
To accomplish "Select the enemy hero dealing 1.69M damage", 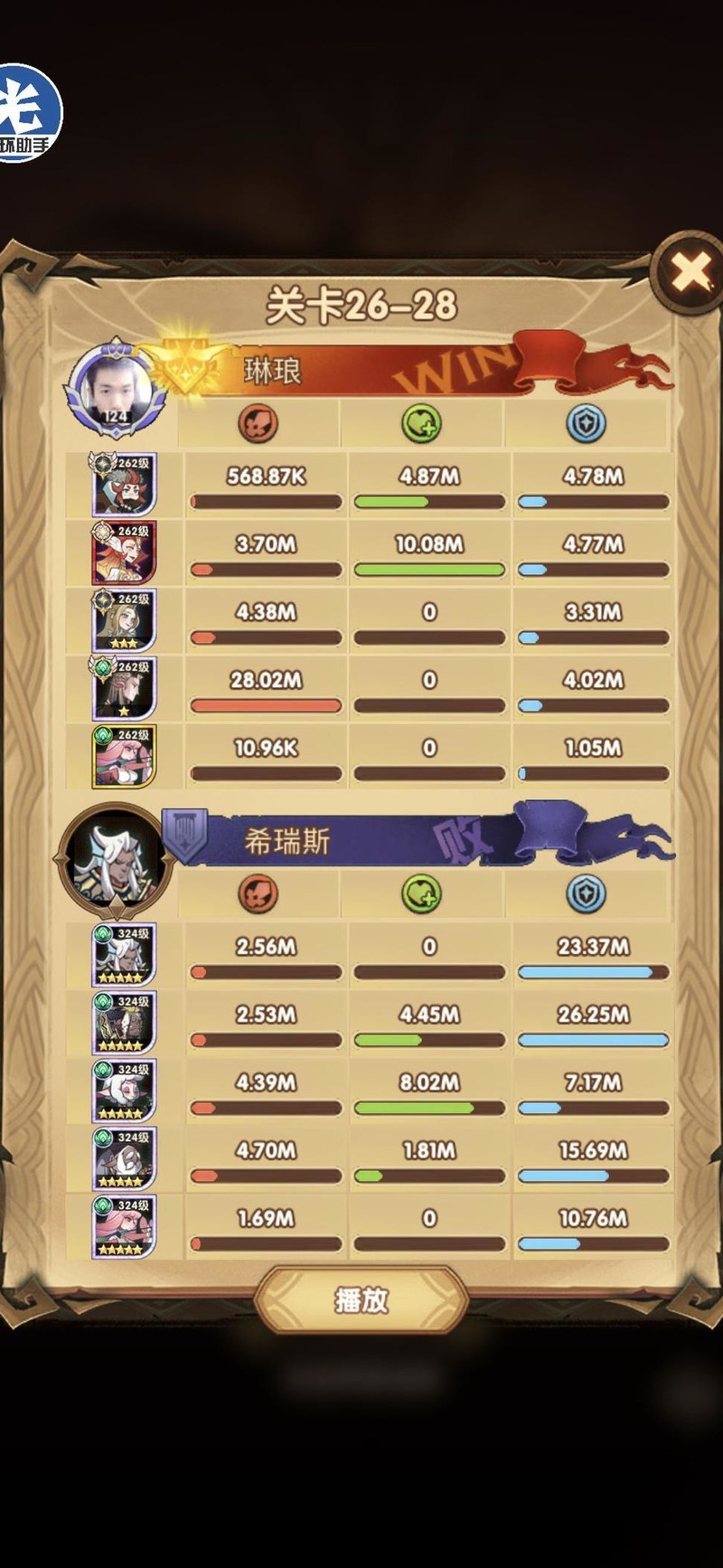I will point(124,1226).
